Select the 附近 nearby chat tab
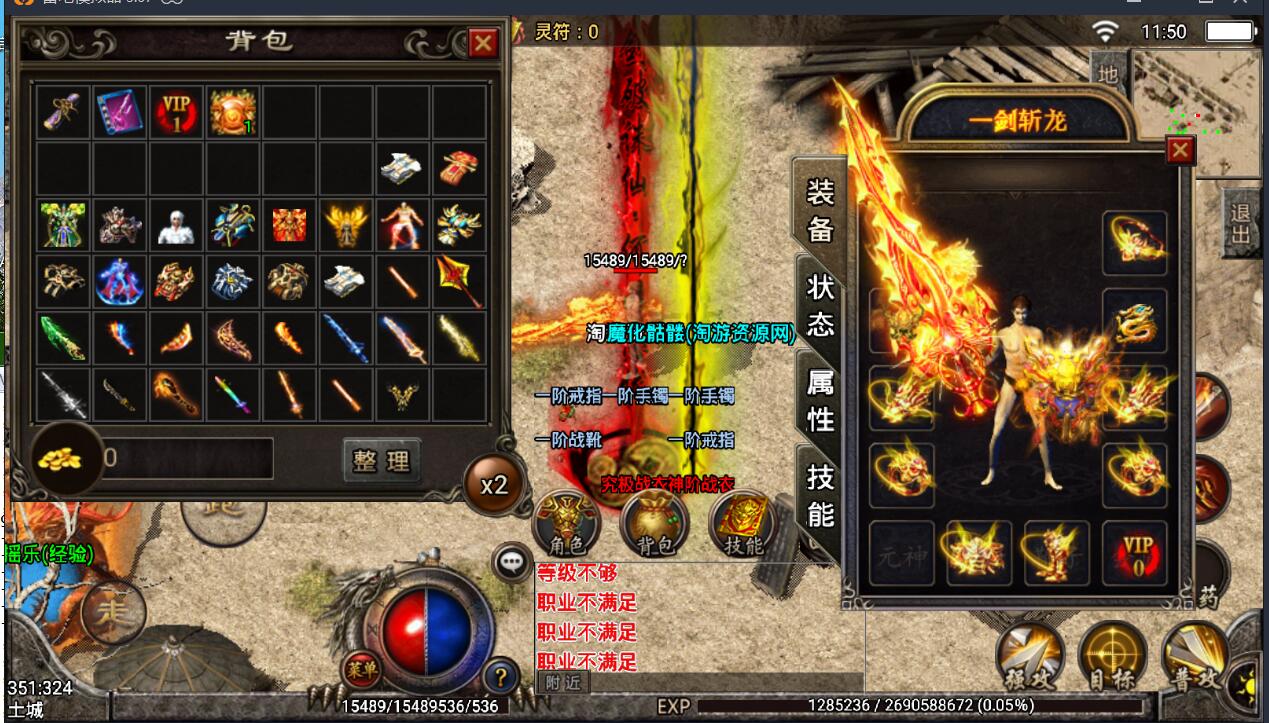Screen dimensions: 1269x723 562,683
